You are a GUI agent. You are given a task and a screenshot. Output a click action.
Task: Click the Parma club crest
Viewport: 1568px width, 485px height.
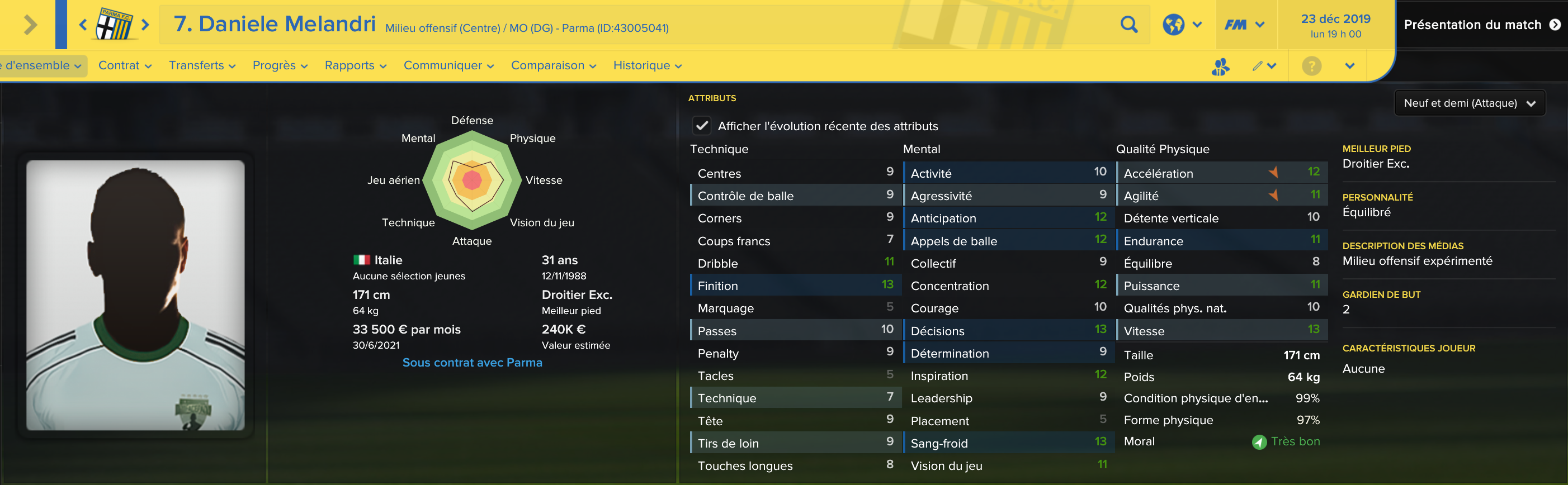click(114, 25)
